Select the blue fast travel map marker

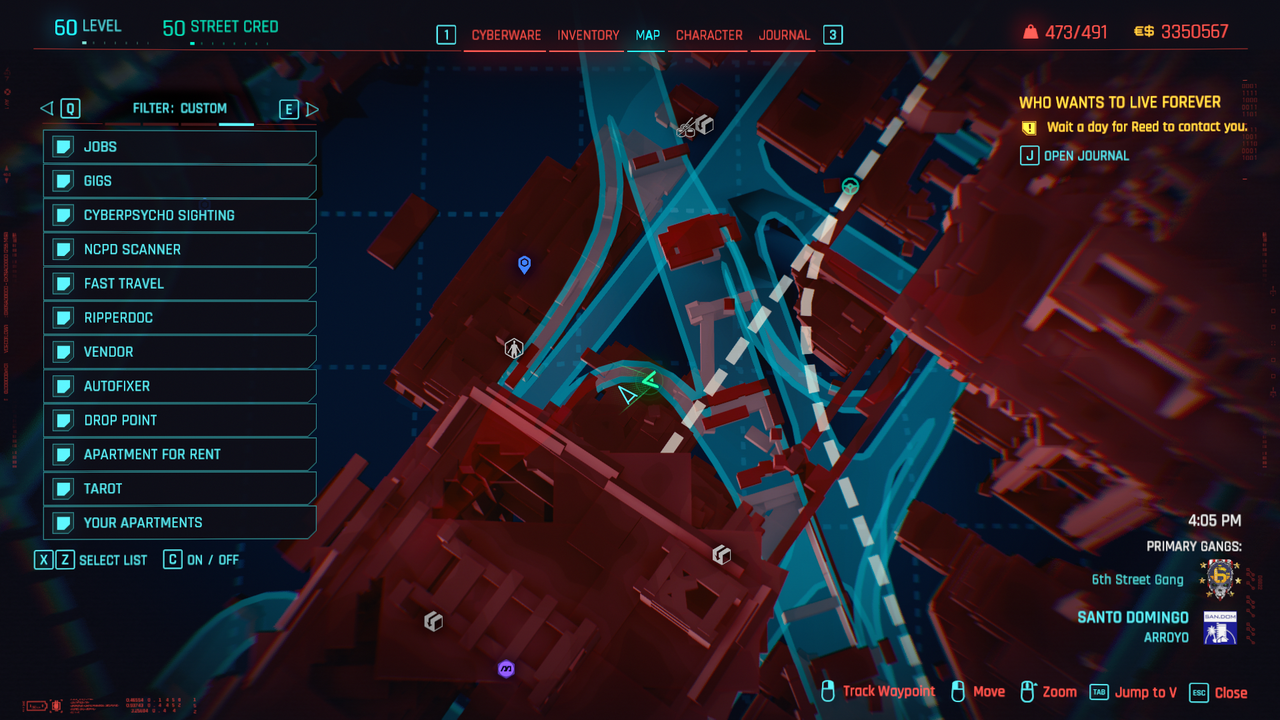(x=524, y=264)
